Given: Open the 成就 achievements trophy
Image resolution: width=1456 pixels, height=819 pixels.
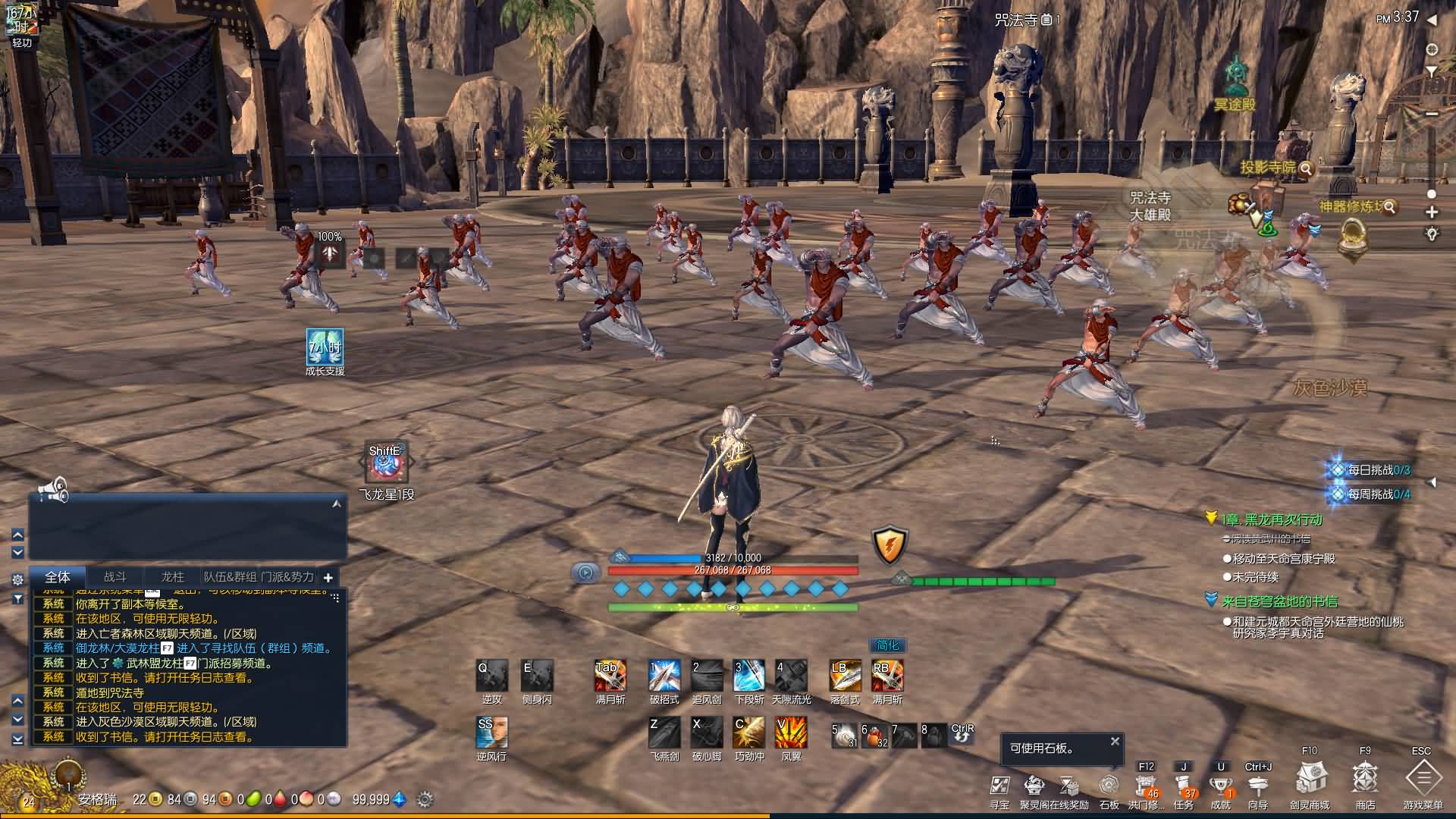Looking at the screenshot, I should pyautogui.click(x=1220, y=785).
